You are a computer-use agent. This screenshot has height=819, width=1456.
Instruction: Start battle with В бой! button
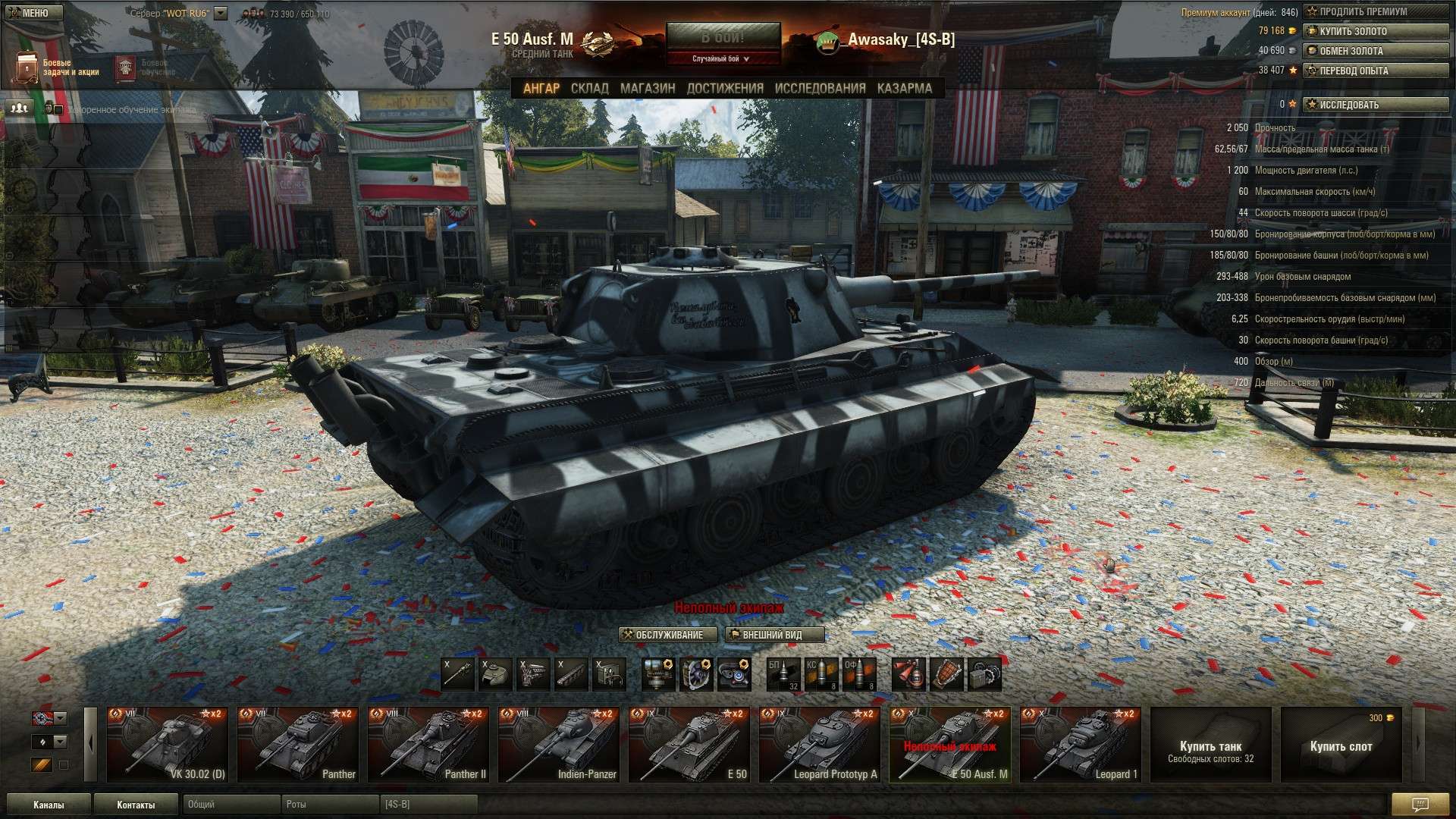(723, 36)
